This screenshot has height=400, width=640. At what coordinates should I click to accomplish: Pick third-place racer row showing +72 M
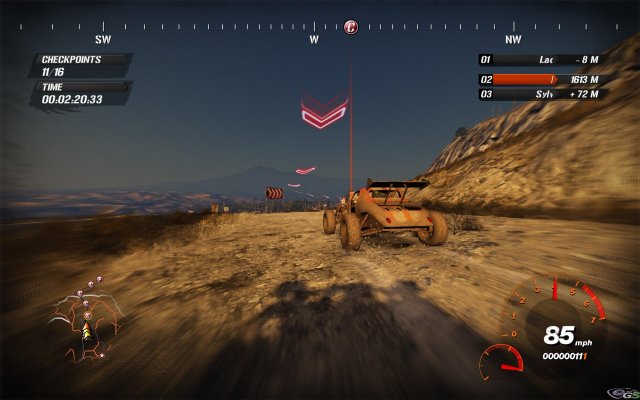pos(543,94)
